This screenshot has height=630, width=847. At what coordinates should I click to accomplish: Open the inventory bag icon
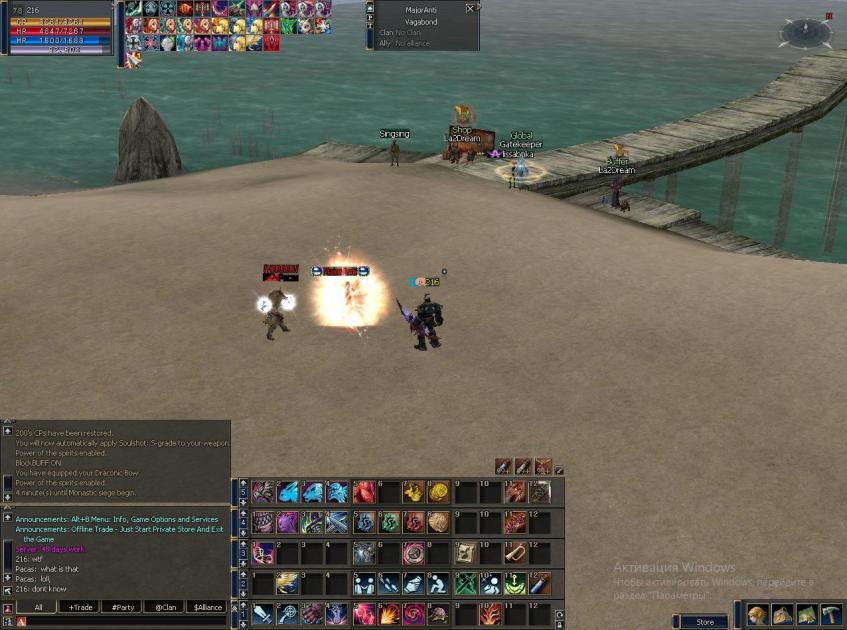point(783,615)
